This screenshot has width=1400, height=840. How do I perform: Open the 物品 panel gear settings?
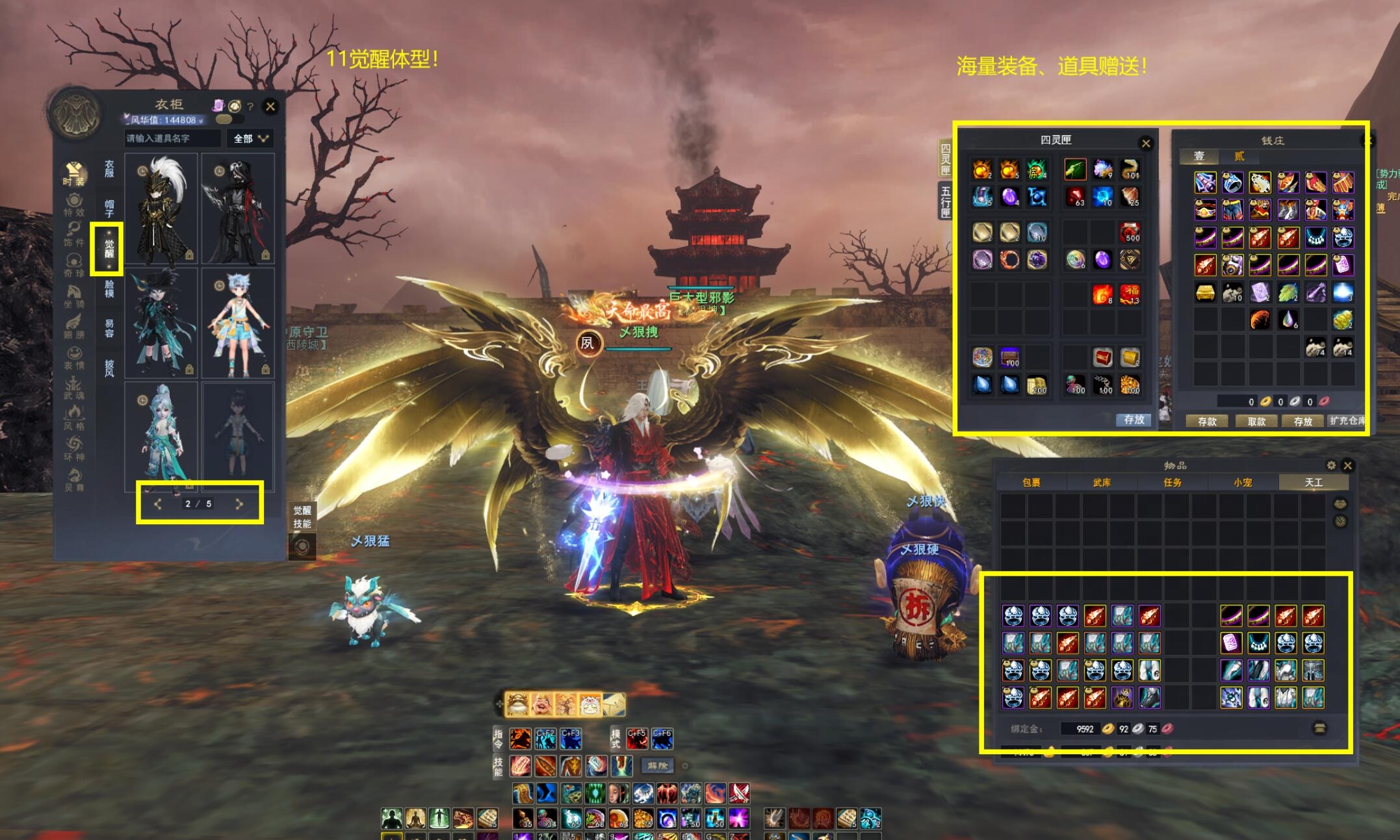[1330, 465]
